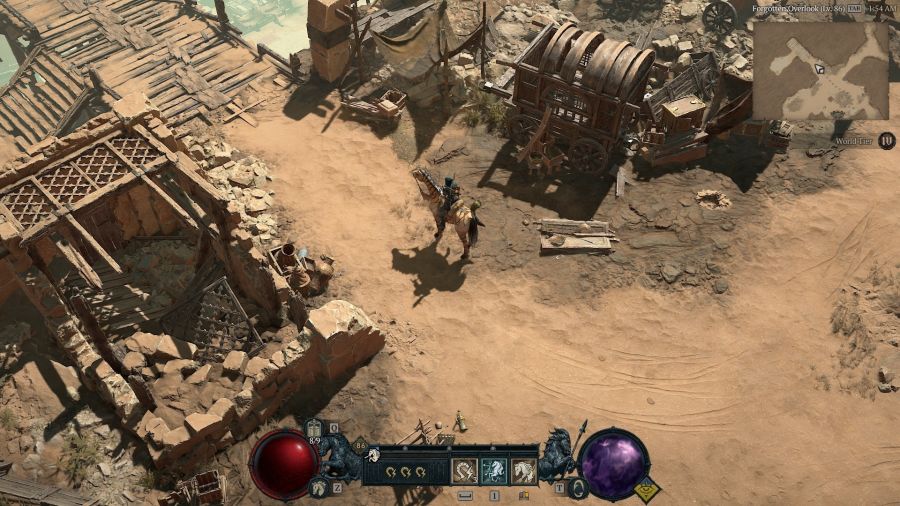This screenshot has width=900, height=506.
Task: Click the yellow diamond emblem
Action: click(646, 490)
